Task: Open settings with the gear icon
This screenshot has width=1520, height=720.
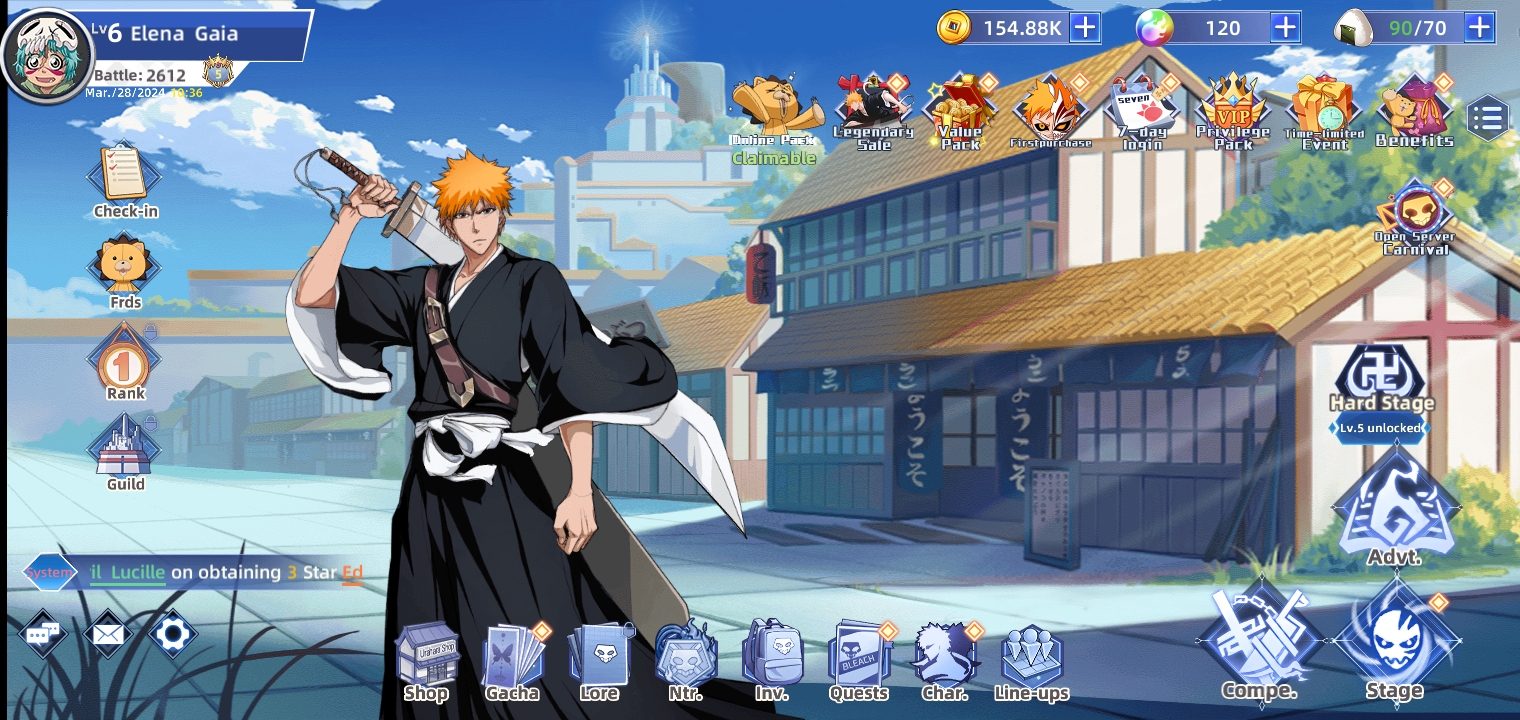Action: point(172,634)
